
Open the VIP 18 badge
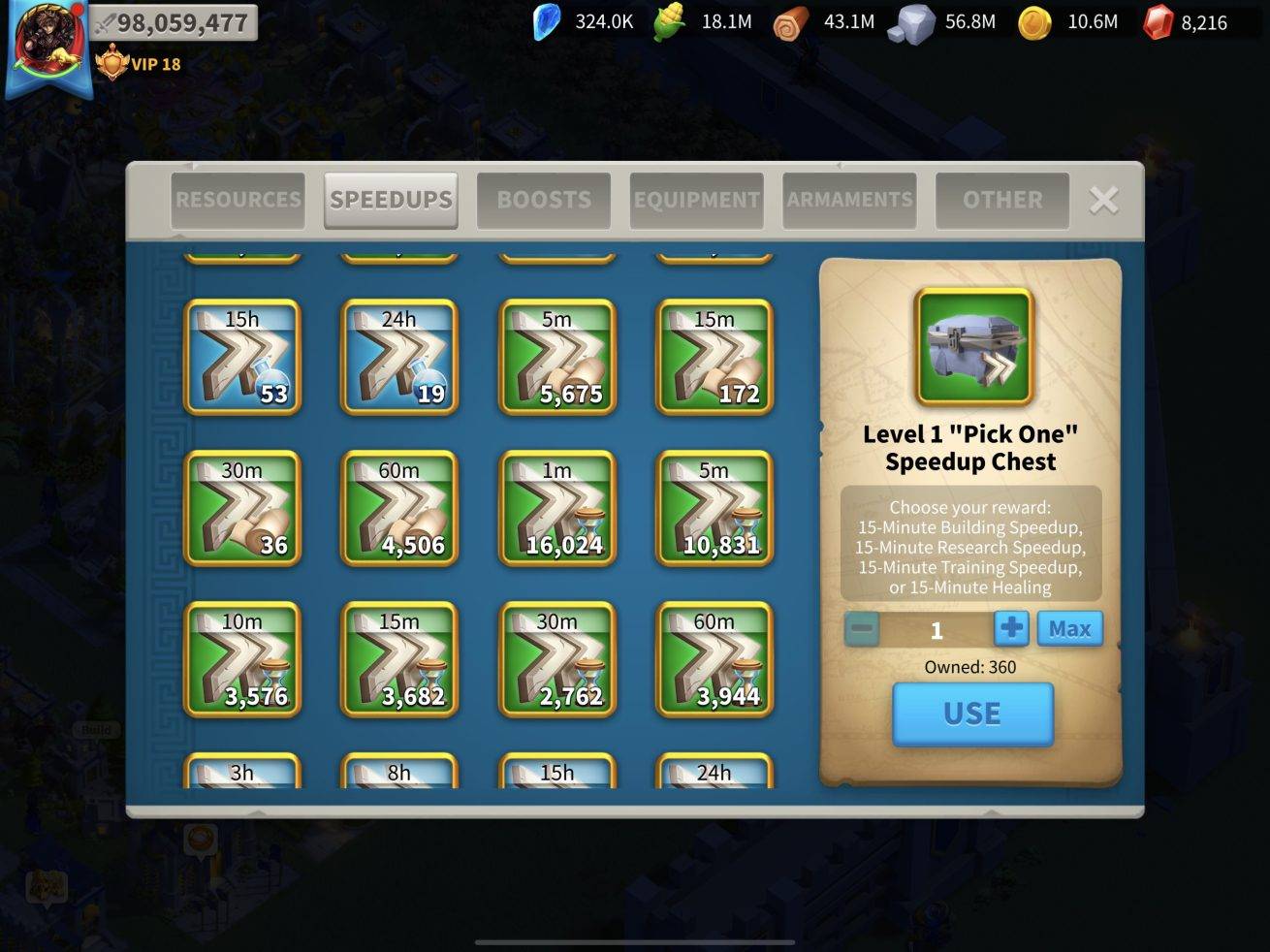[x=140, y=65]
